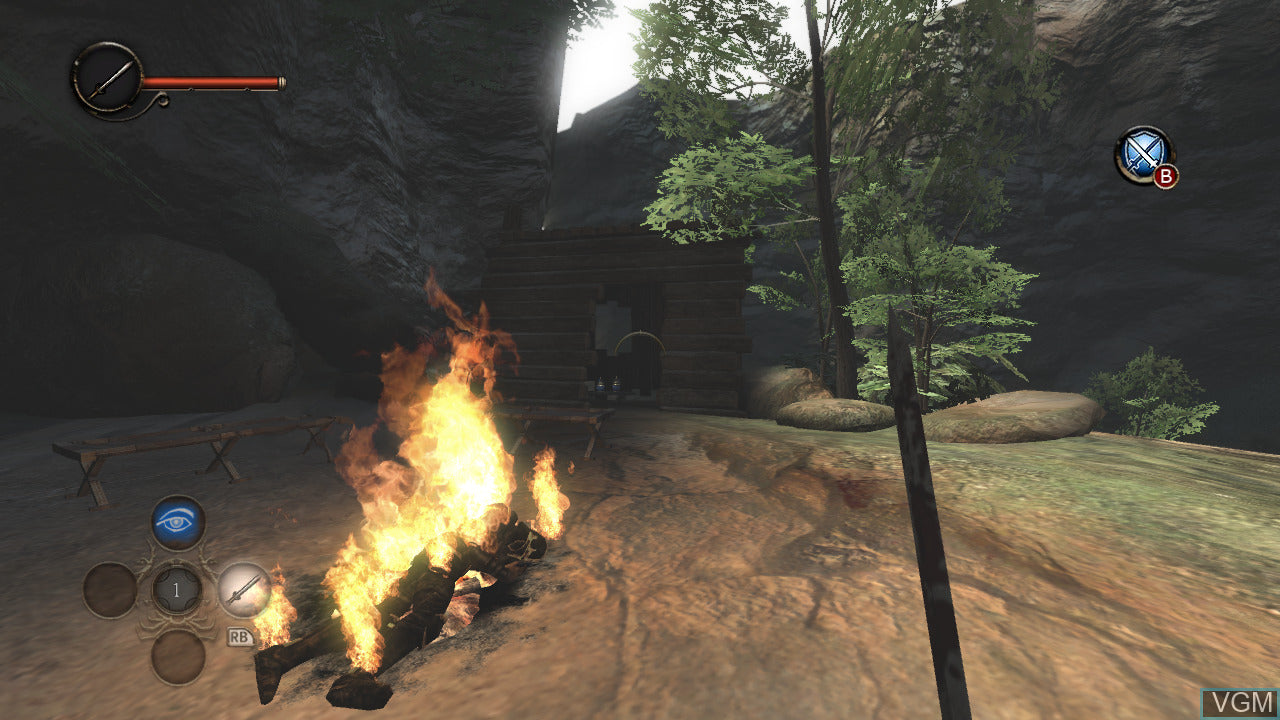This screenshot has height=720, width=1280.
Task: Click the VGM watermark label
Action: point(1241,703)
